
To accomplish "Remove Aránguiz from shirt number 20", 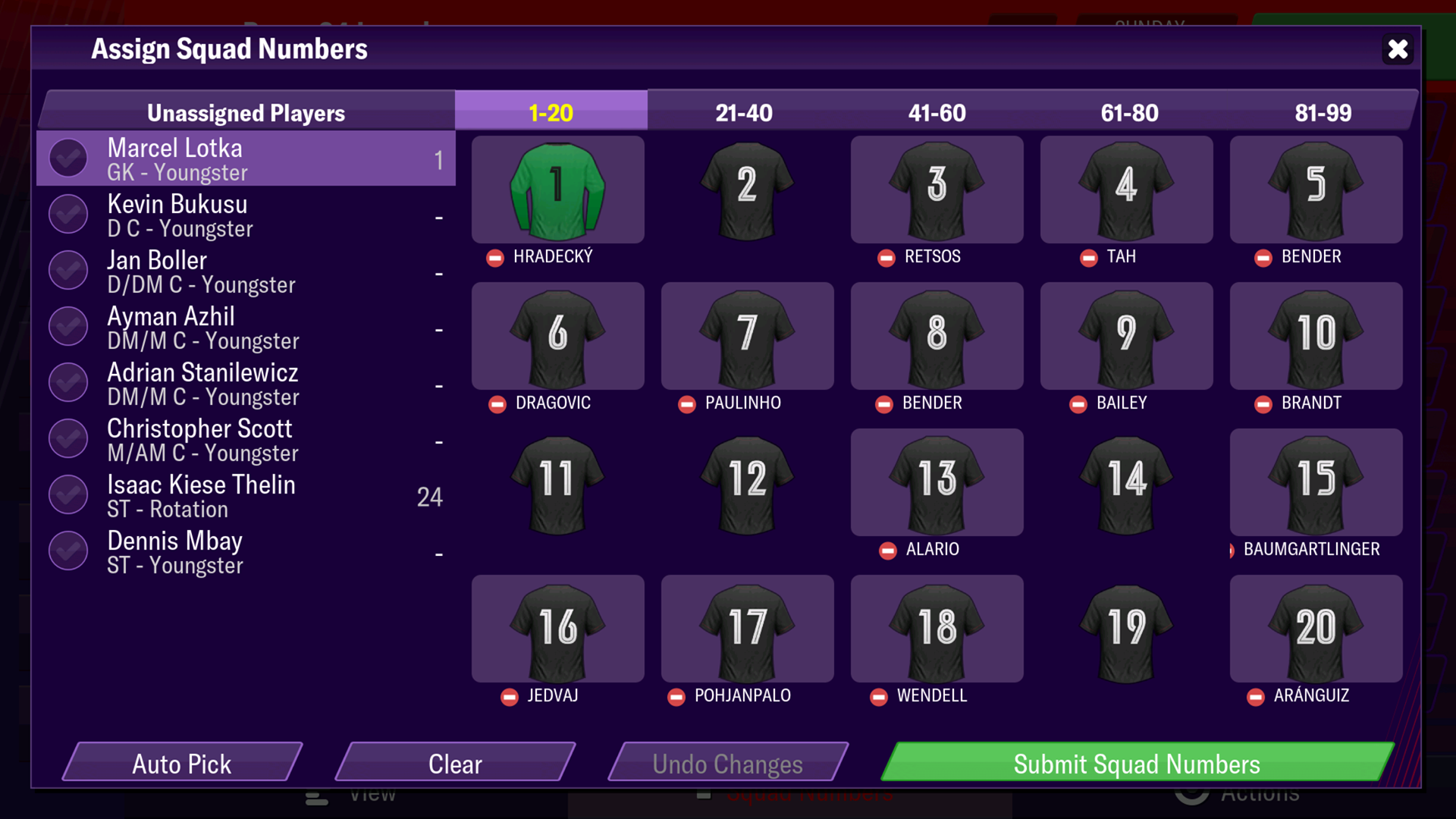I will (x=1255, y=696).
